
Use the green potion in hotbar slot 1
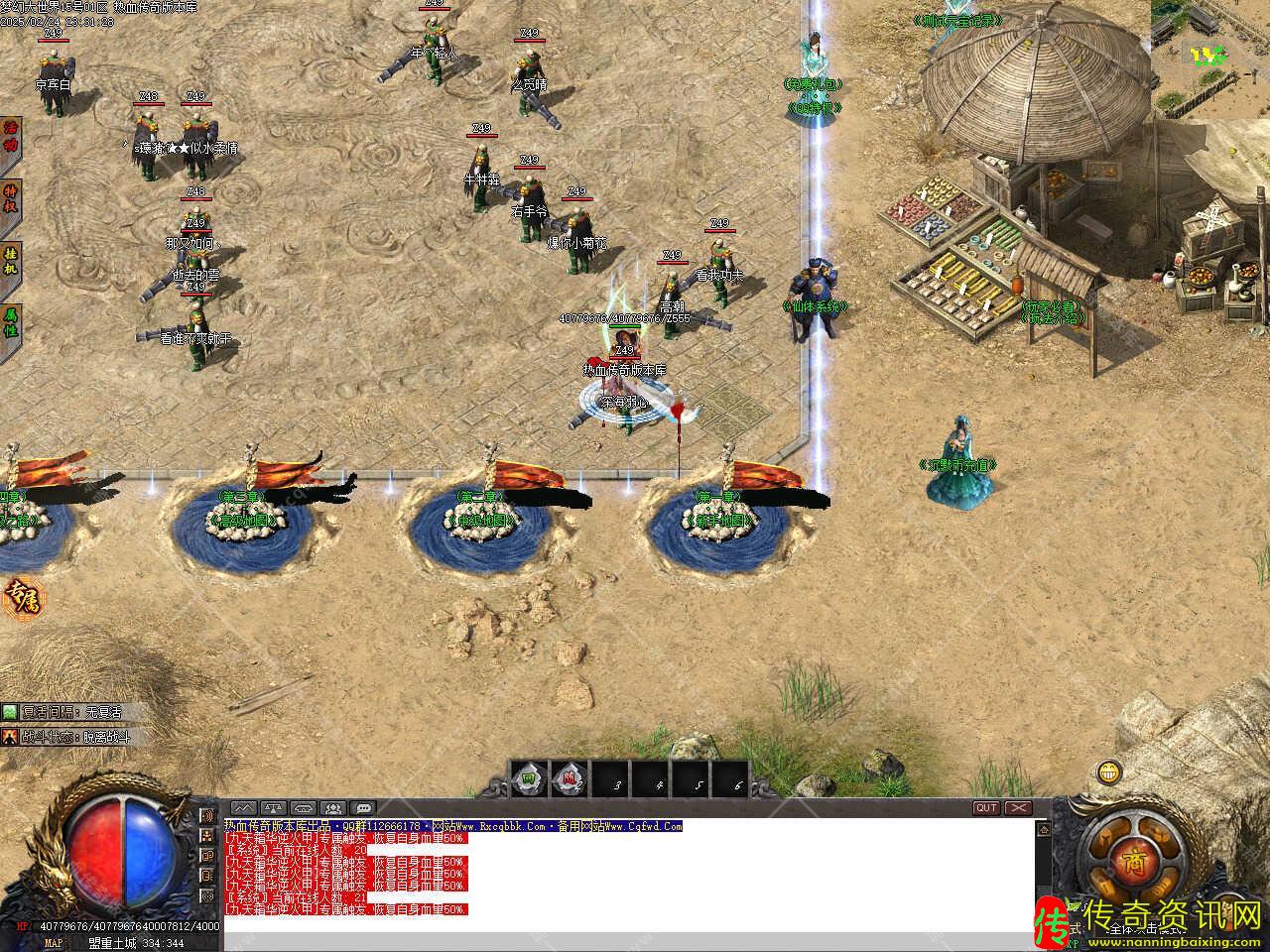tap(529, 780)
